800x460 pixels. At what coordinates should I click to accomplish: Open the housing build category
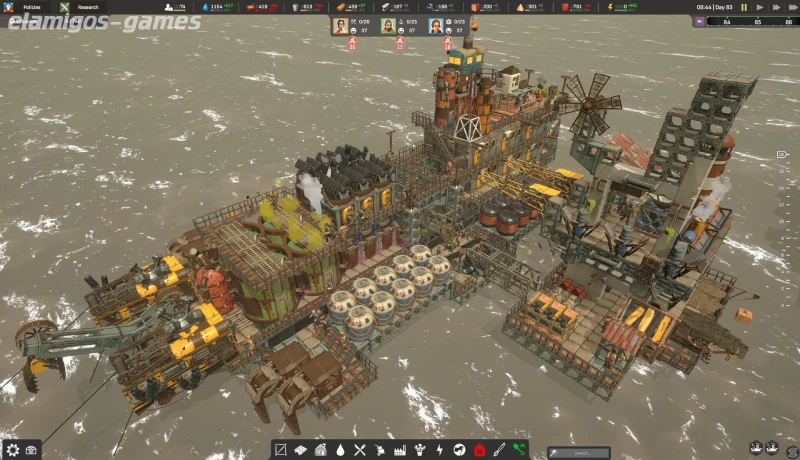pos(321,450)
